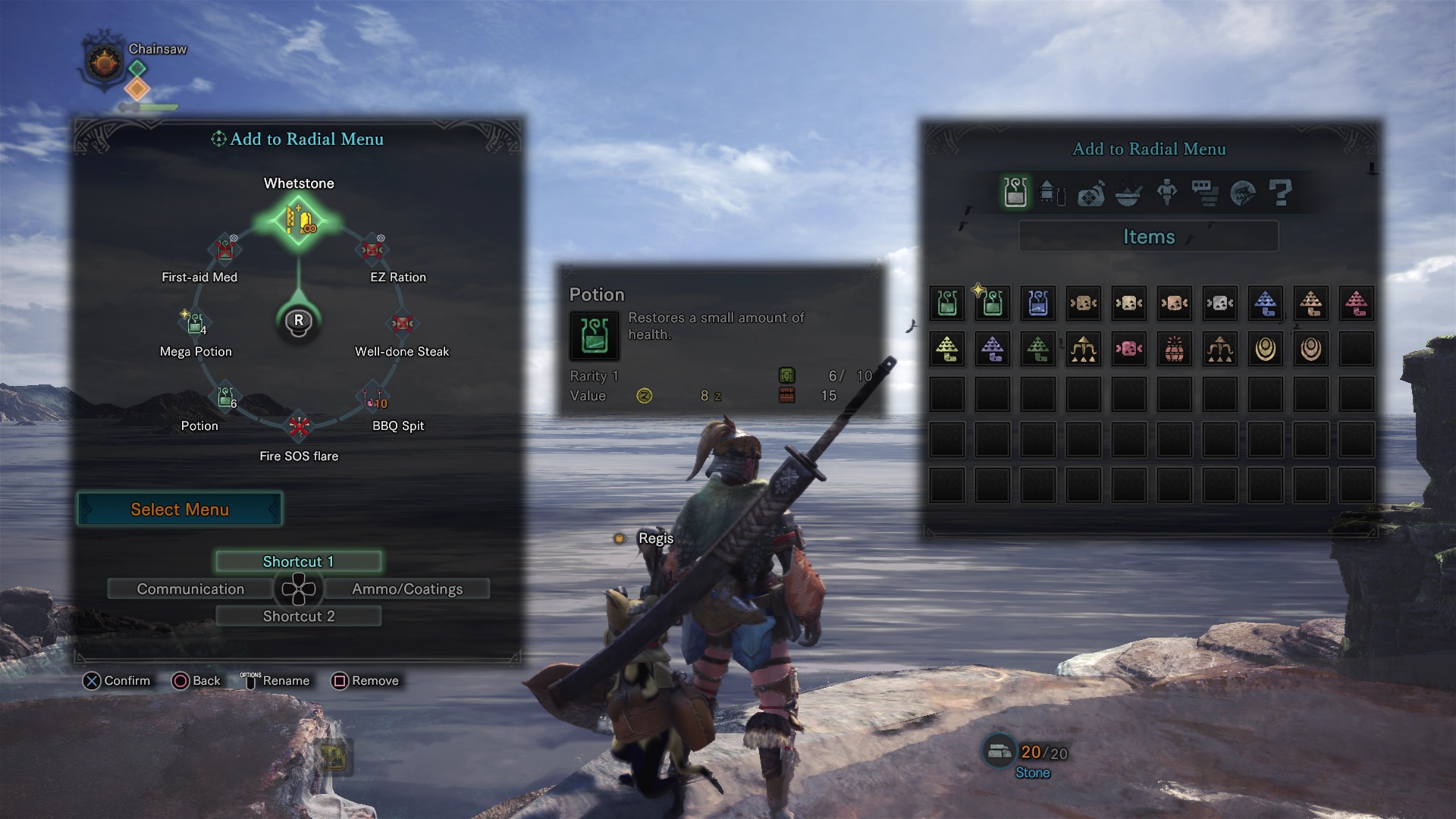Switch to the question mark category tab

click(1280, 193)
